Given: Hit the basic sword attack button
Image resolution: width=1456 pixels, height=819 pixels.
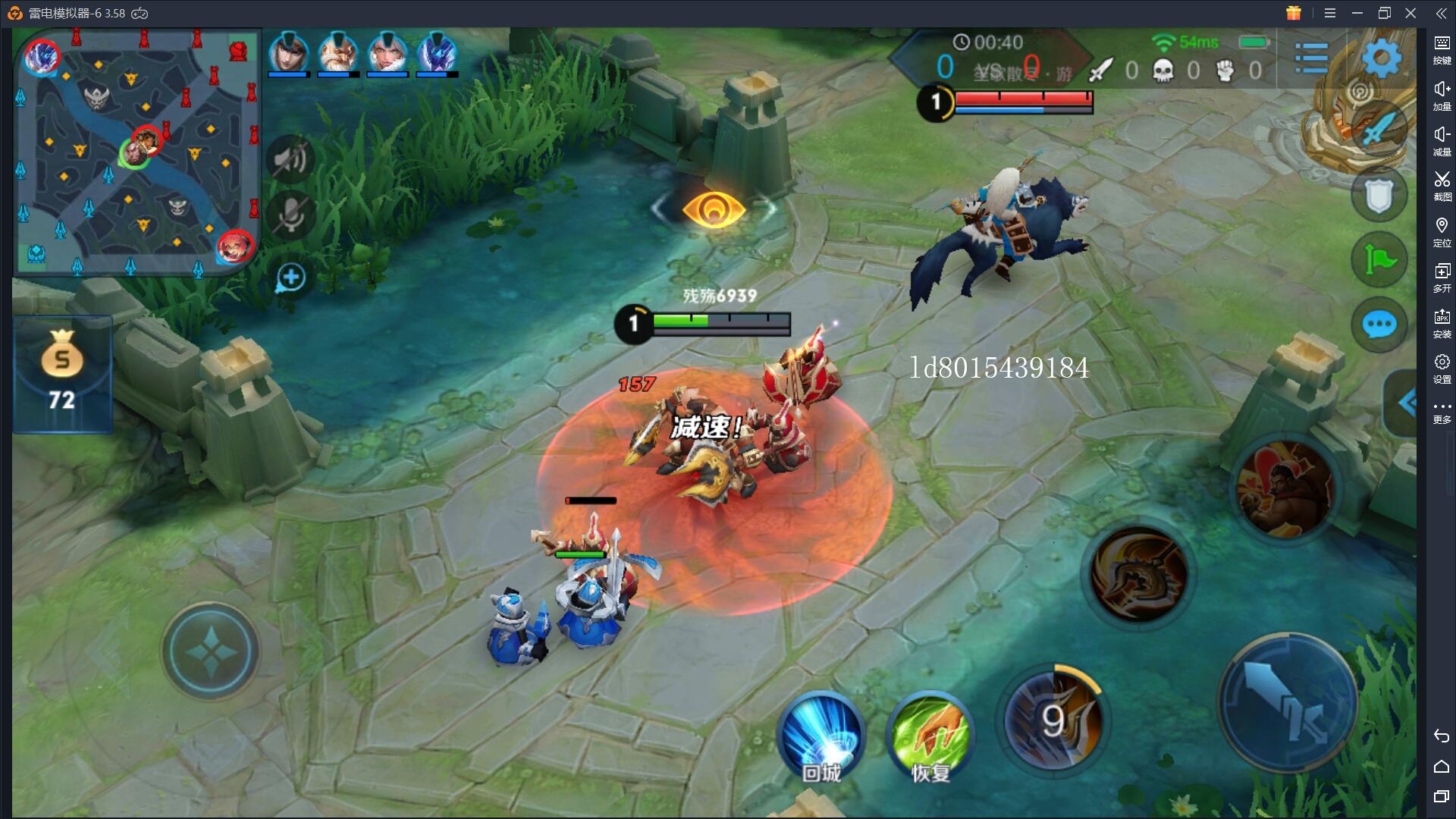Looking at the screenshot, I should pos(1287,703).
